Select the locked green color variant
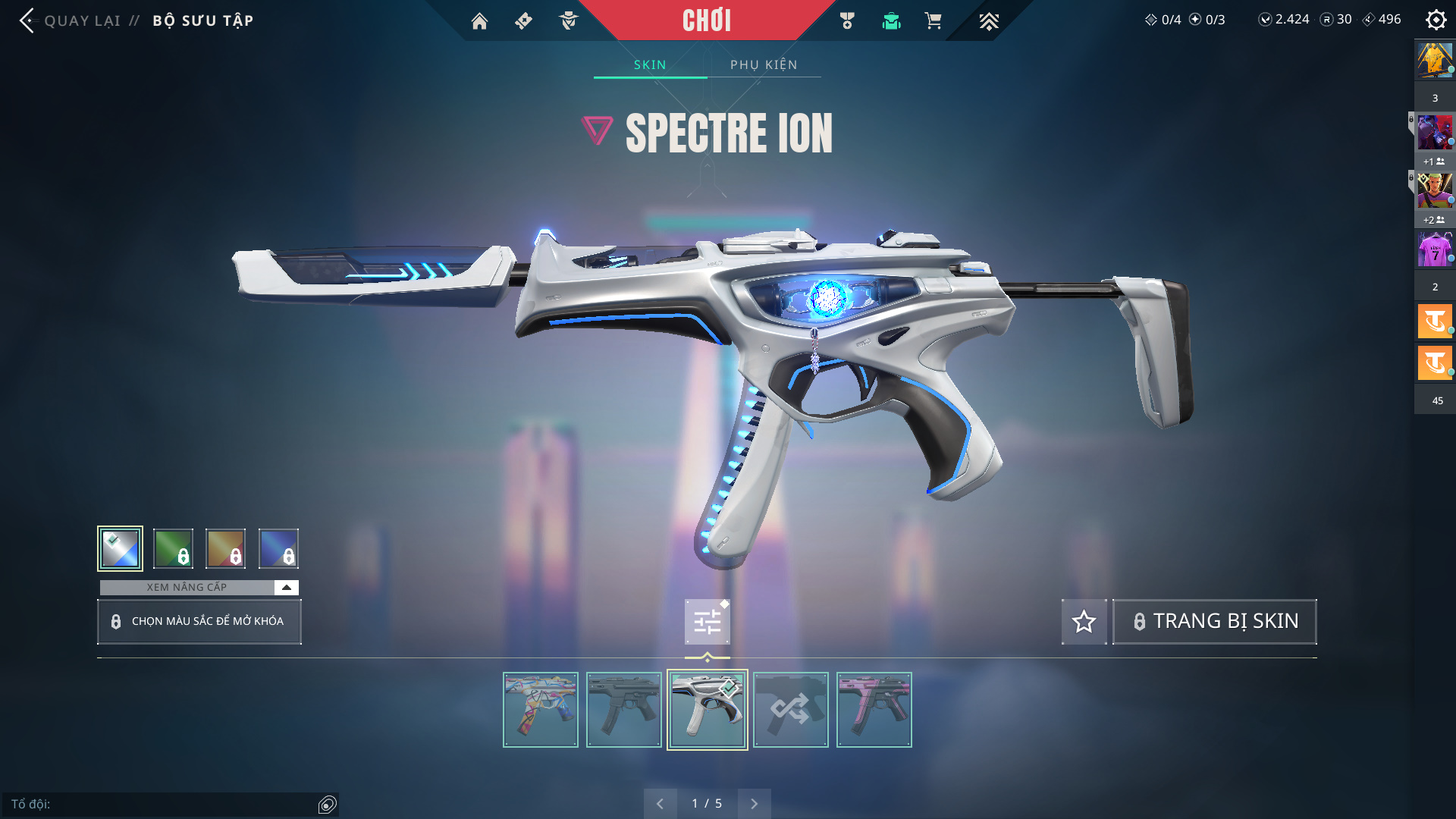 point(173,548)
